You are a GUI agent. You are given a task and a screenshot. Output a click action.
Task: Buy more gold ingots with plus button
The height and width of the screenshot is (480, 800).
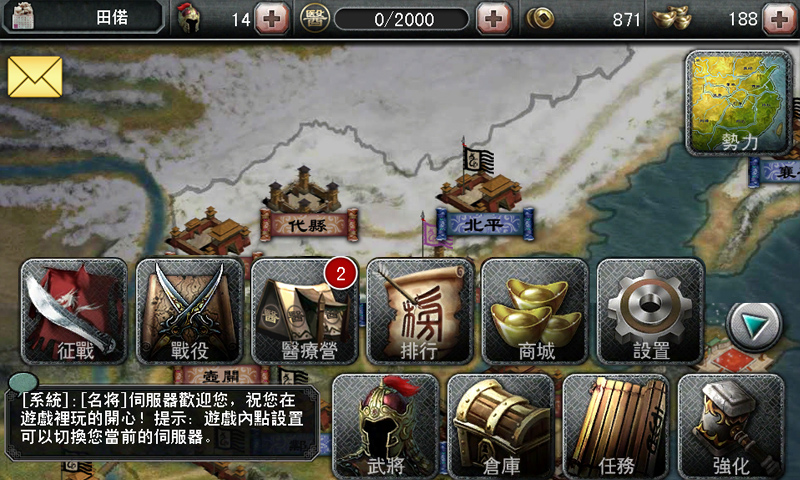(777, 18)
